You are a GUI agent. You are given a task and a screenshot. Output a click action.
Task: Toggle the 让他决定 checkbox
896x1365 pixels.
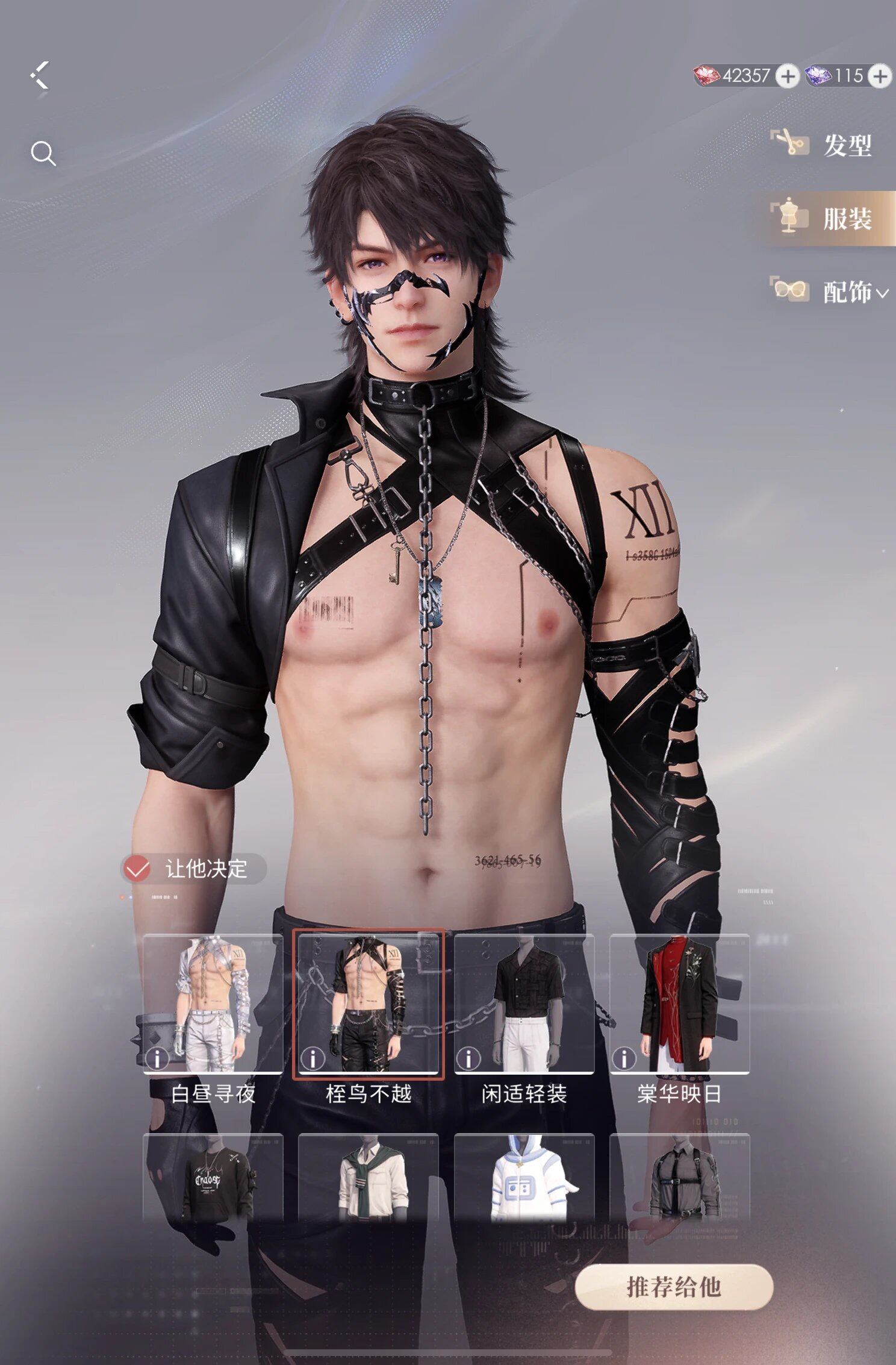coord(137,869)
